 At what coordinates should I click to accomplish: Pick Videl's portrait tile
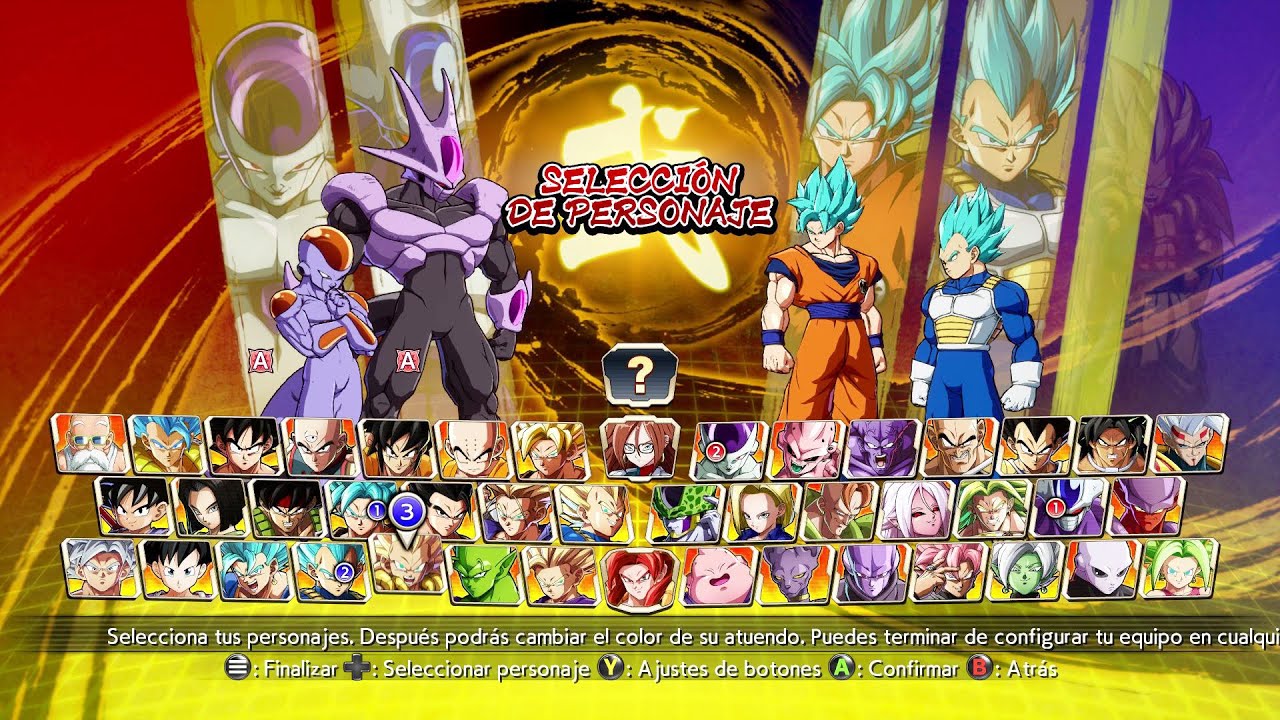(x=178, y=570)
